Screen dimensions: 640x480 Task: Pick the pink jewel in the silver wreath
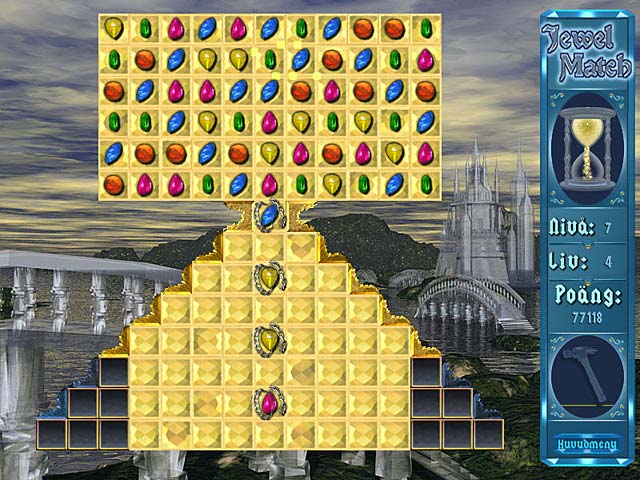pyautogui.click(x=269, y=402)
